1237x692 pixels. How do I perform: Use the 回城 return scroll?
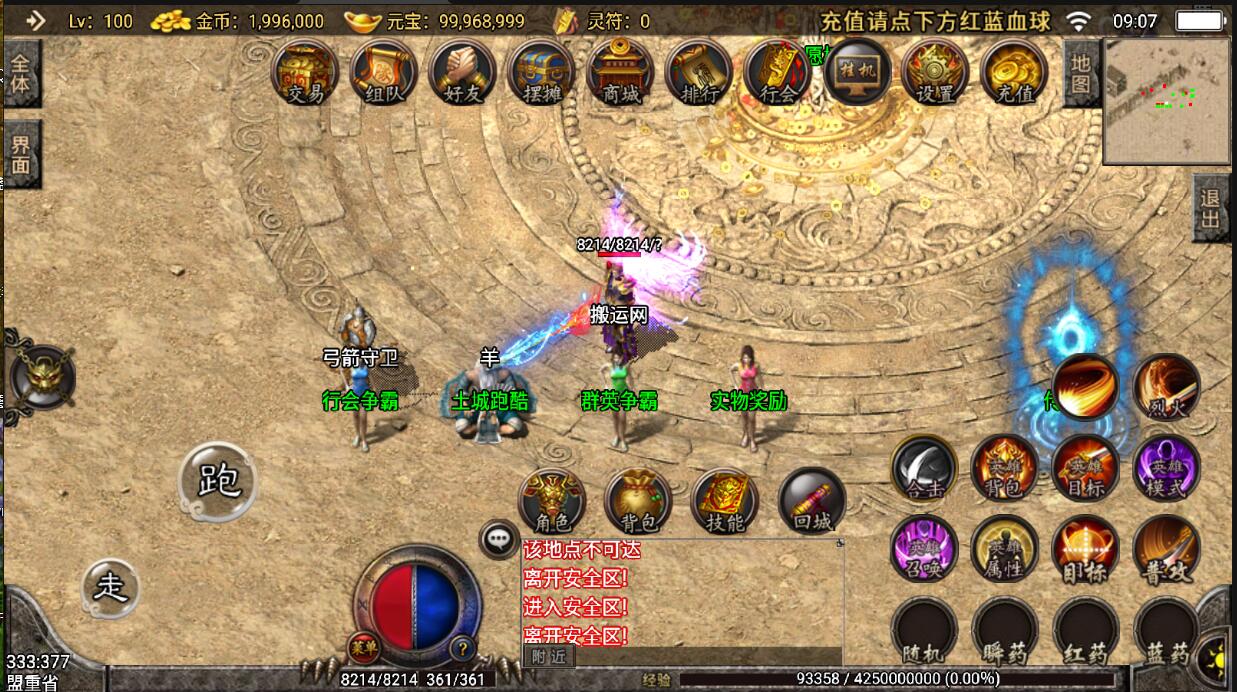tap(812, 500)
